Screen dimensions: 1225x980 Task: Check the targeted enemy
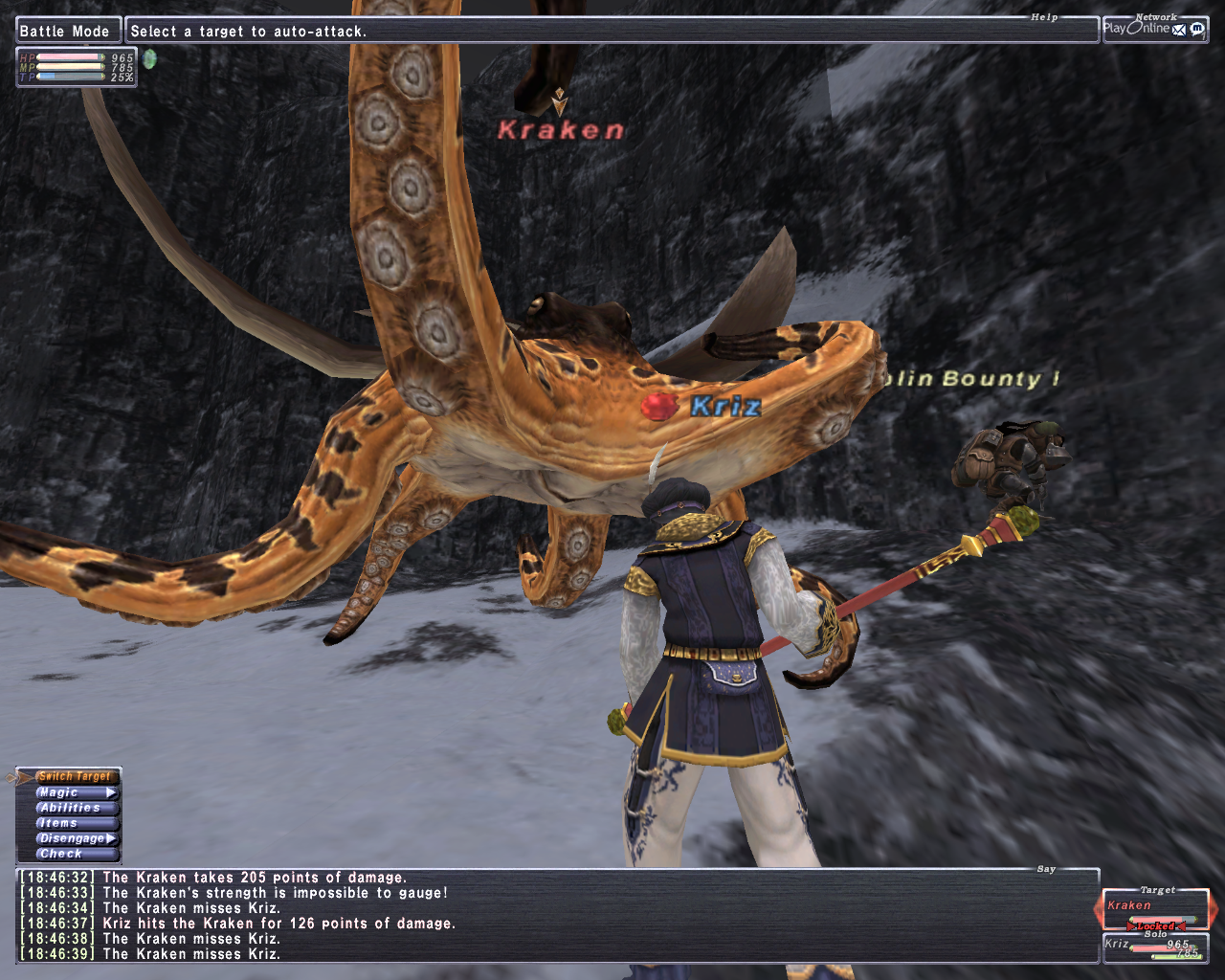[75, 854]
